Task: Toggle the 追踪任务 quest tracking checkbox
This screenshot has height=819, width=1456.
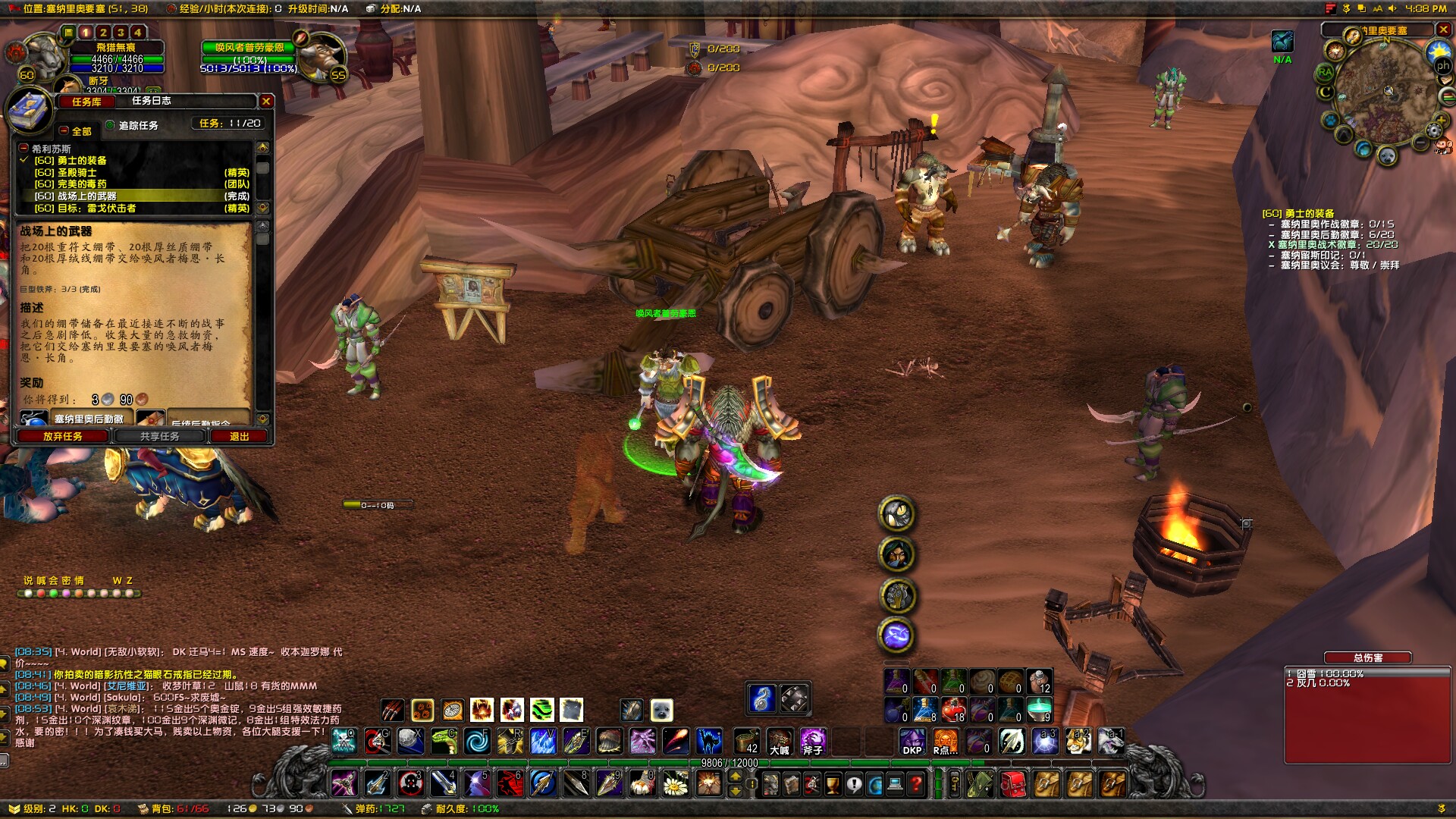Action: pos(111,126)
